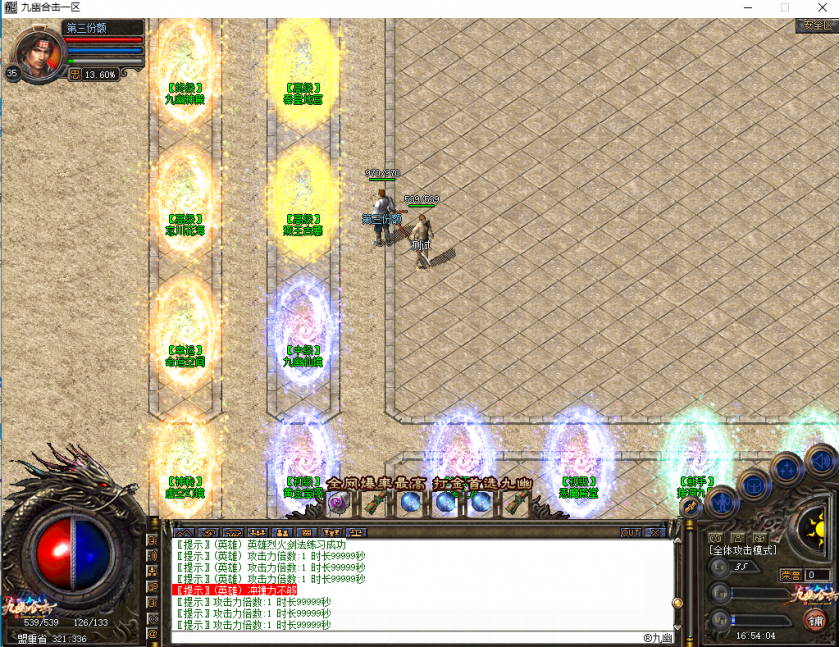Type in the chat input field
Image resolution: width=840 pixels, height=647 pixels.
click(x=400, y=637)
